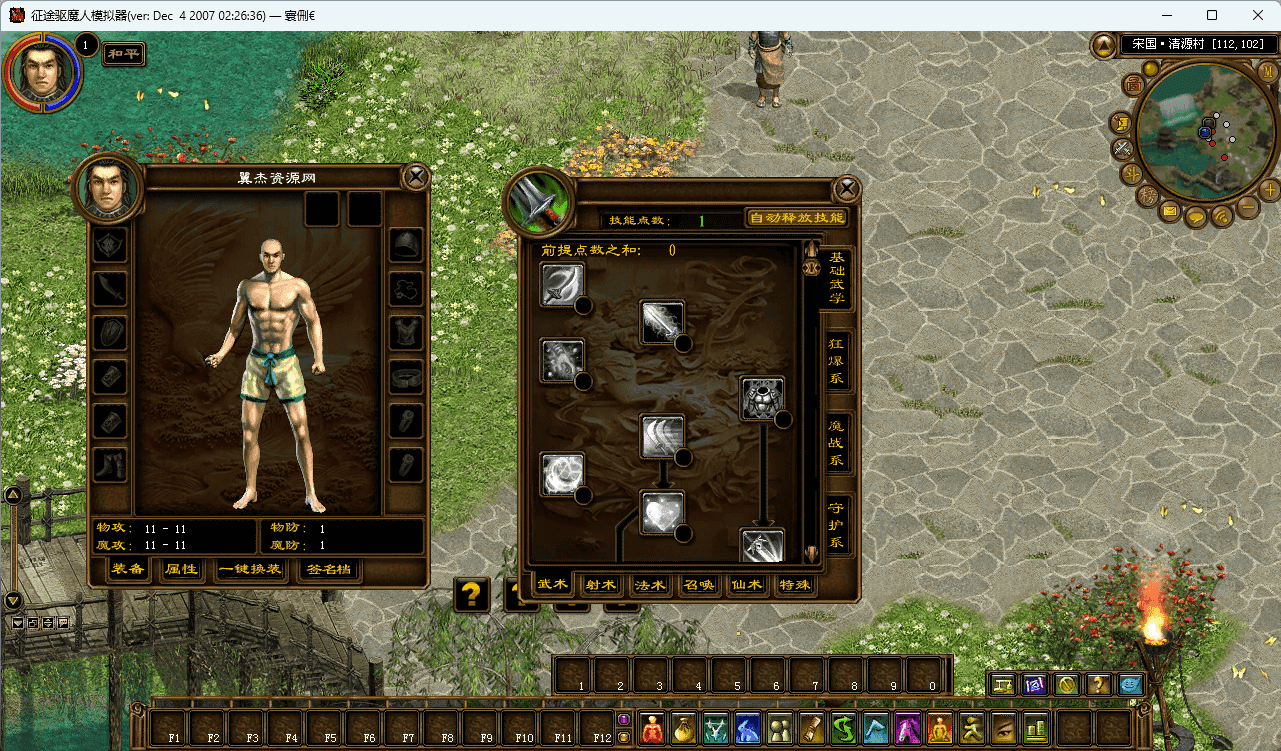The image size is (1281, 751).
Task: Click the 和平 peace mode button
Action: pyautogui.click(x=124, y=54)
